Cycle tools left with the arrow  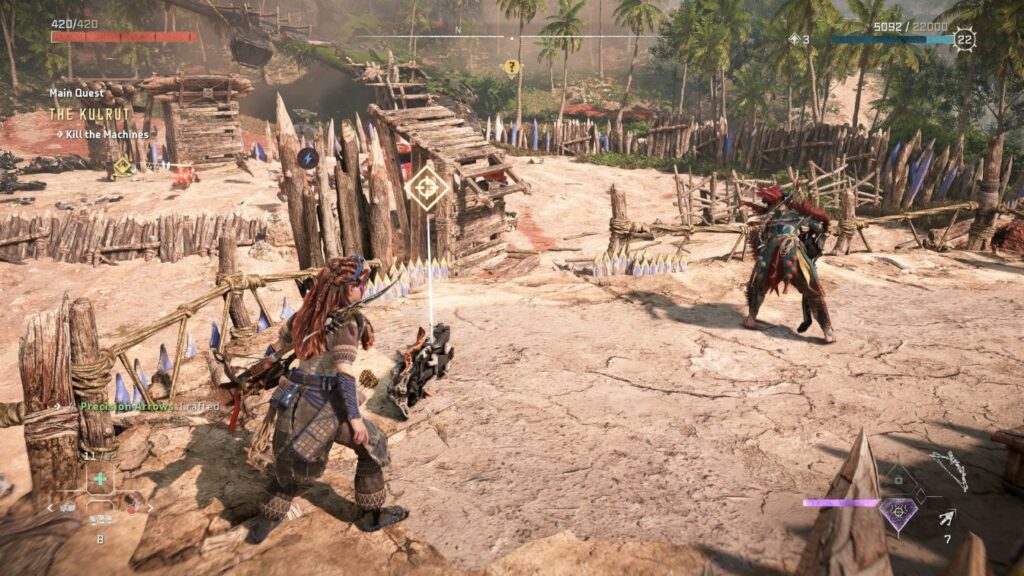(x=50, y=508)
